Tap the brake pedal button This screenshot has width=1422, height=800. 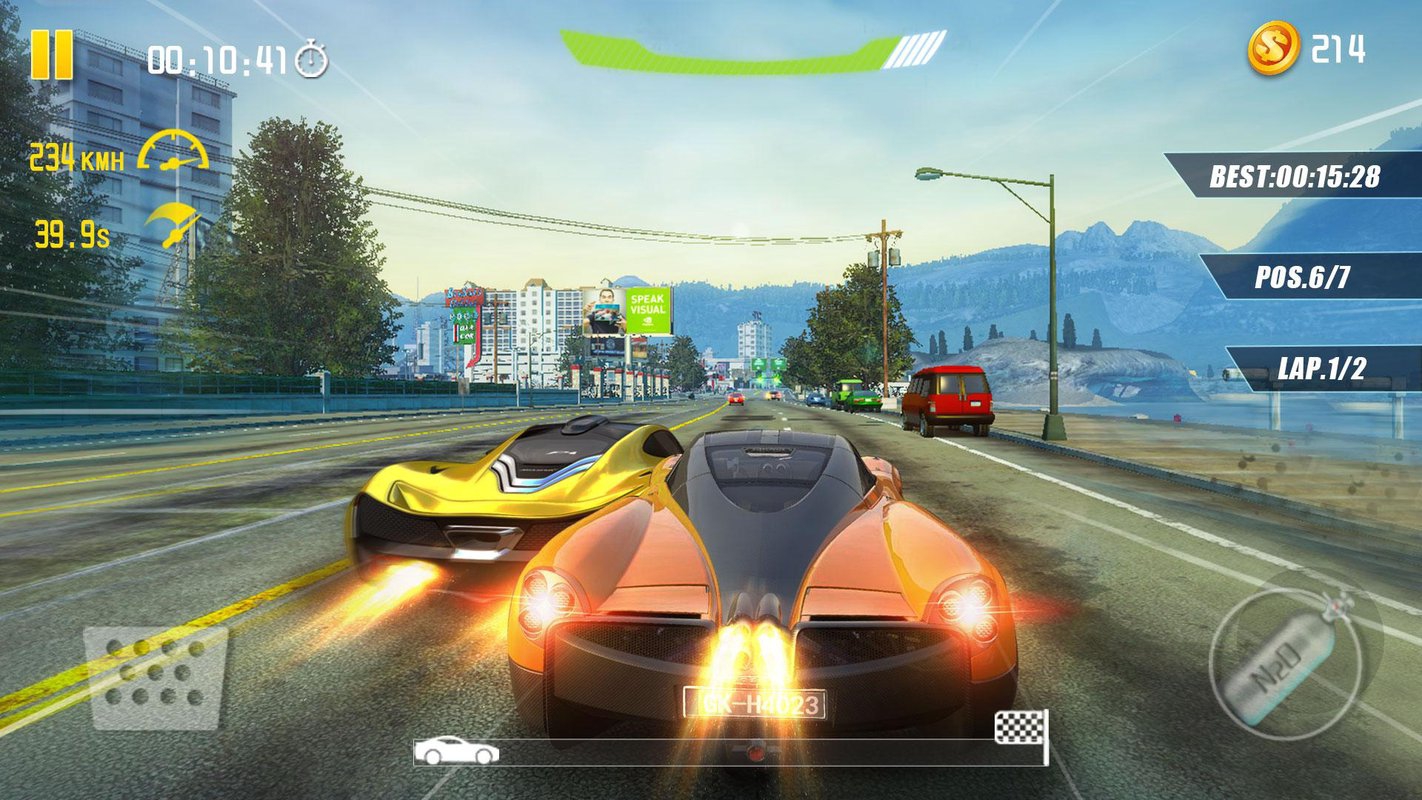pyautogui.click(x=155, y=677)
